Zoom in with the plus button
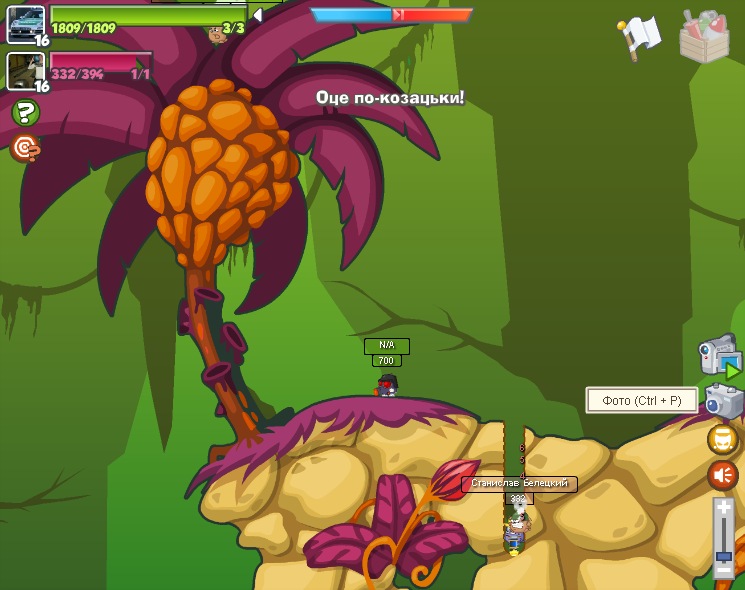The image size is (745, 590). 724,509
